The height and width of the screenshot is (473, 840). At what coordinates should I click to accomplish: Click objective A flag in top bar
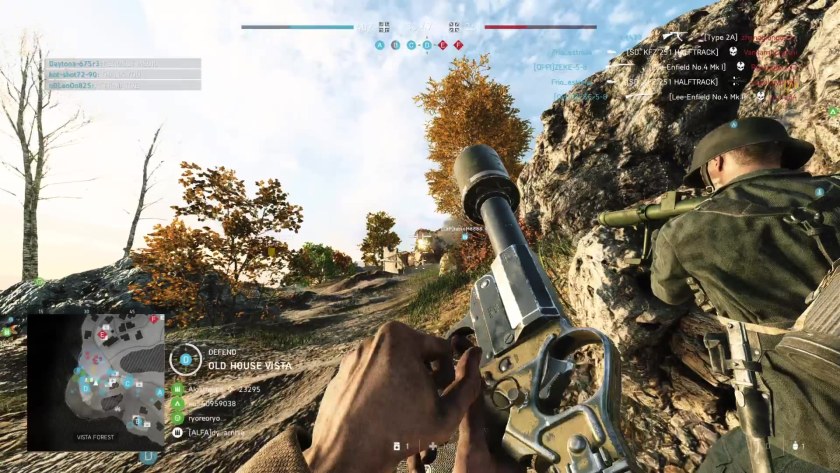379,45
